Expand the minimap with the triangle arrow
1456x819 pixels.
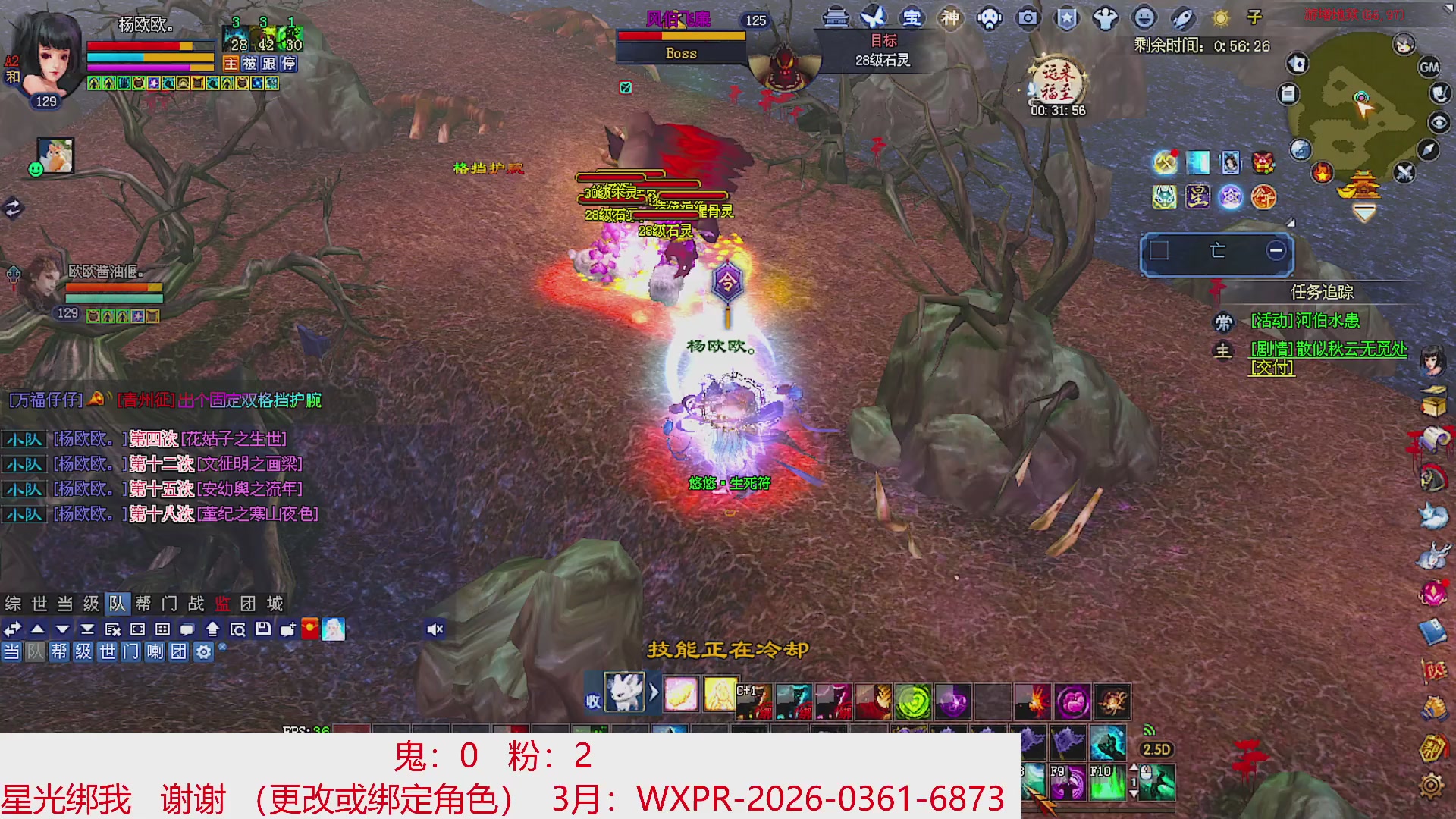coord(1291,224)
